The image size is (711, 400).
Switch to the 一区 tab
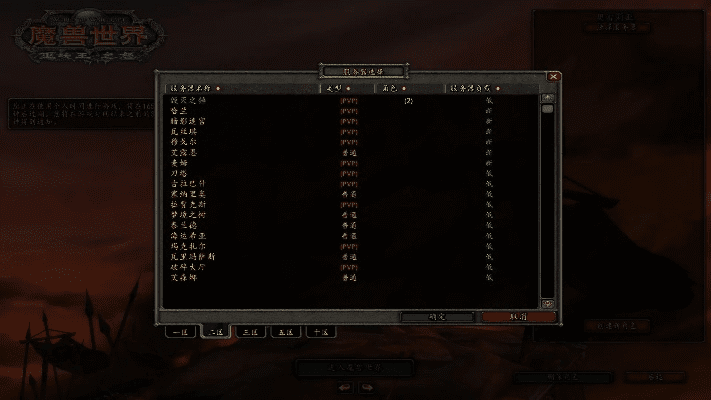181,331
